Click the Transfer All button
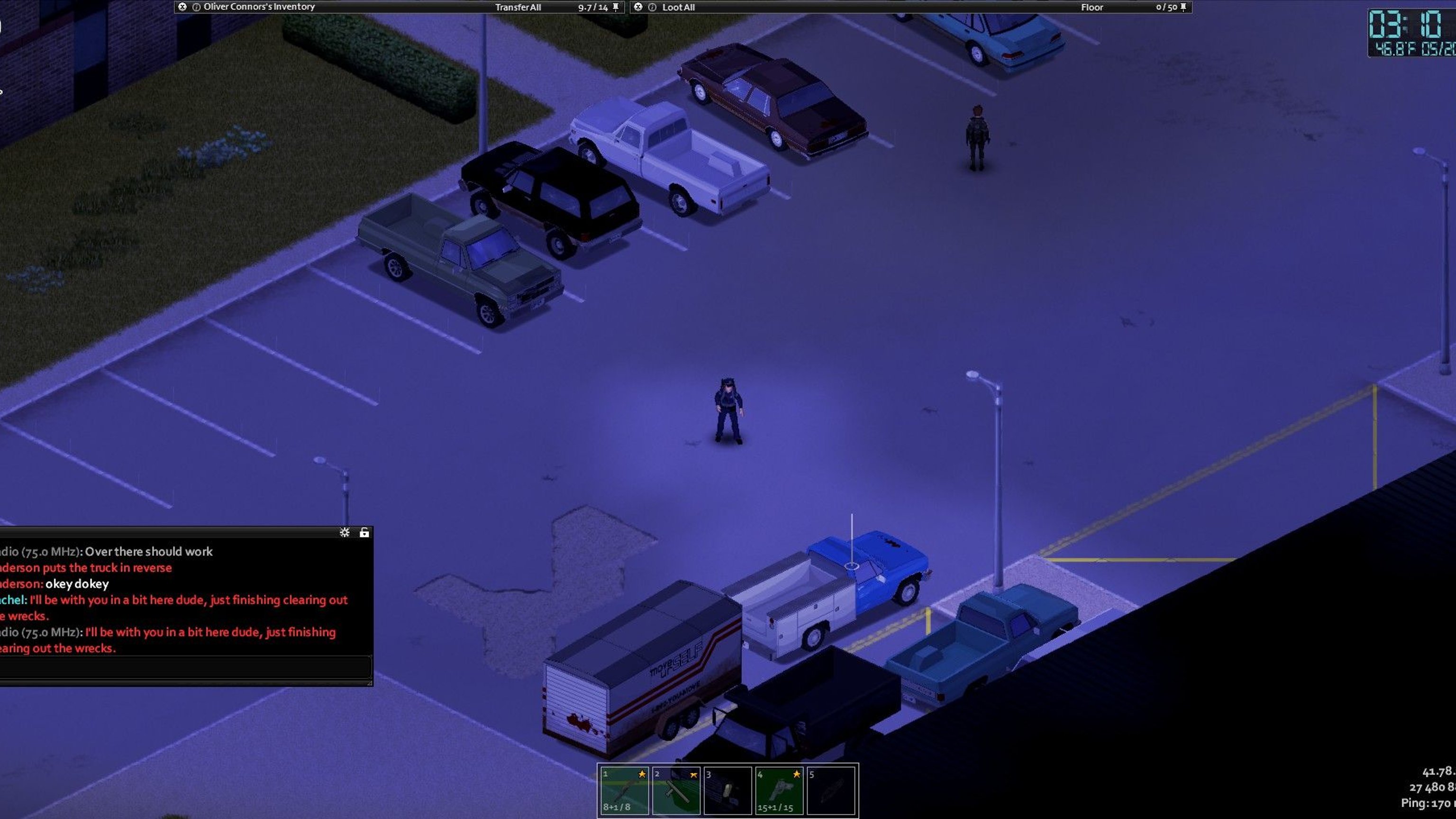 [518, 8]
